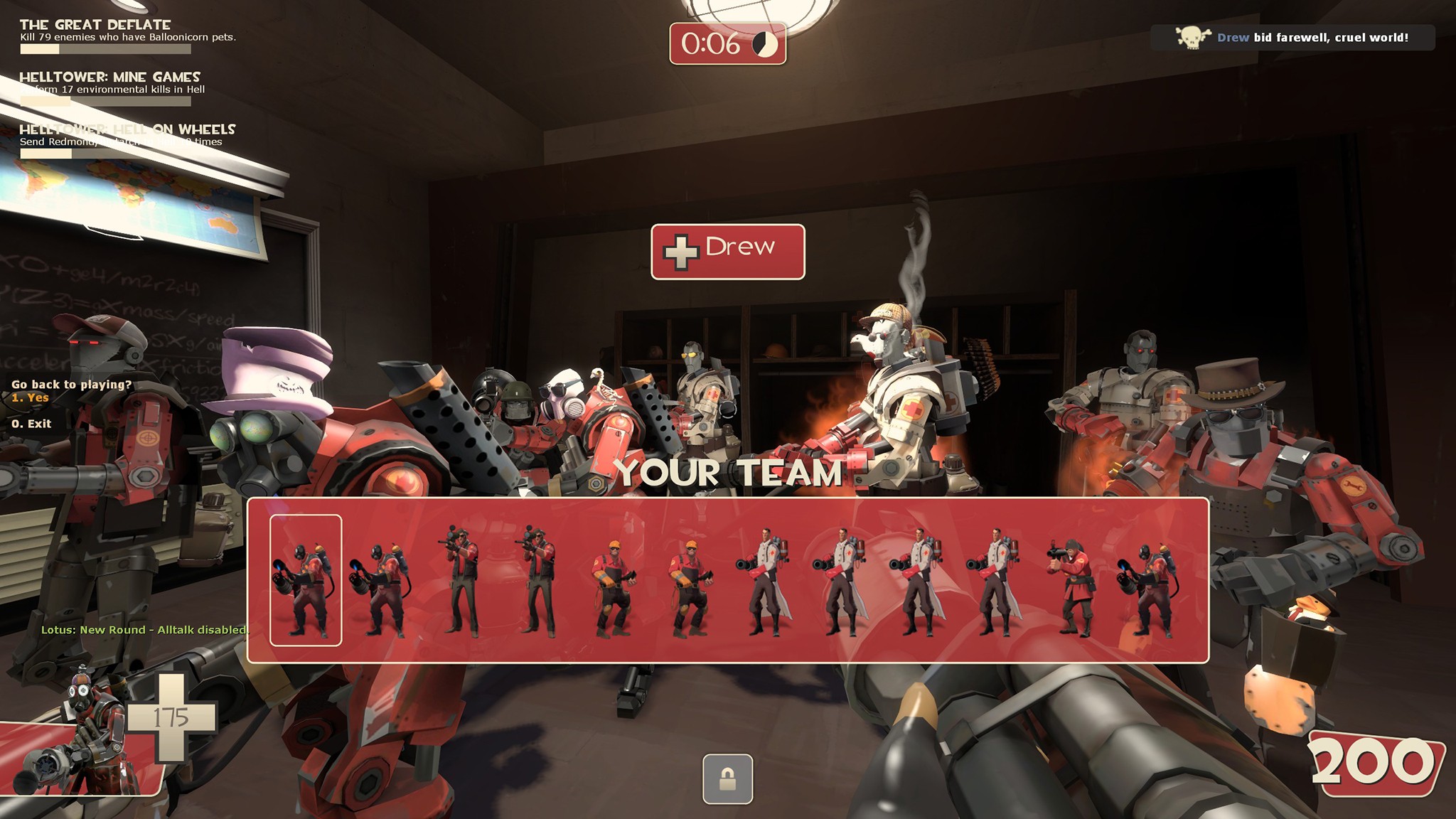1456x819 pixels.
Task: Click the 'Lotus: New Round' chat message
Action: [x=142, y=630]
